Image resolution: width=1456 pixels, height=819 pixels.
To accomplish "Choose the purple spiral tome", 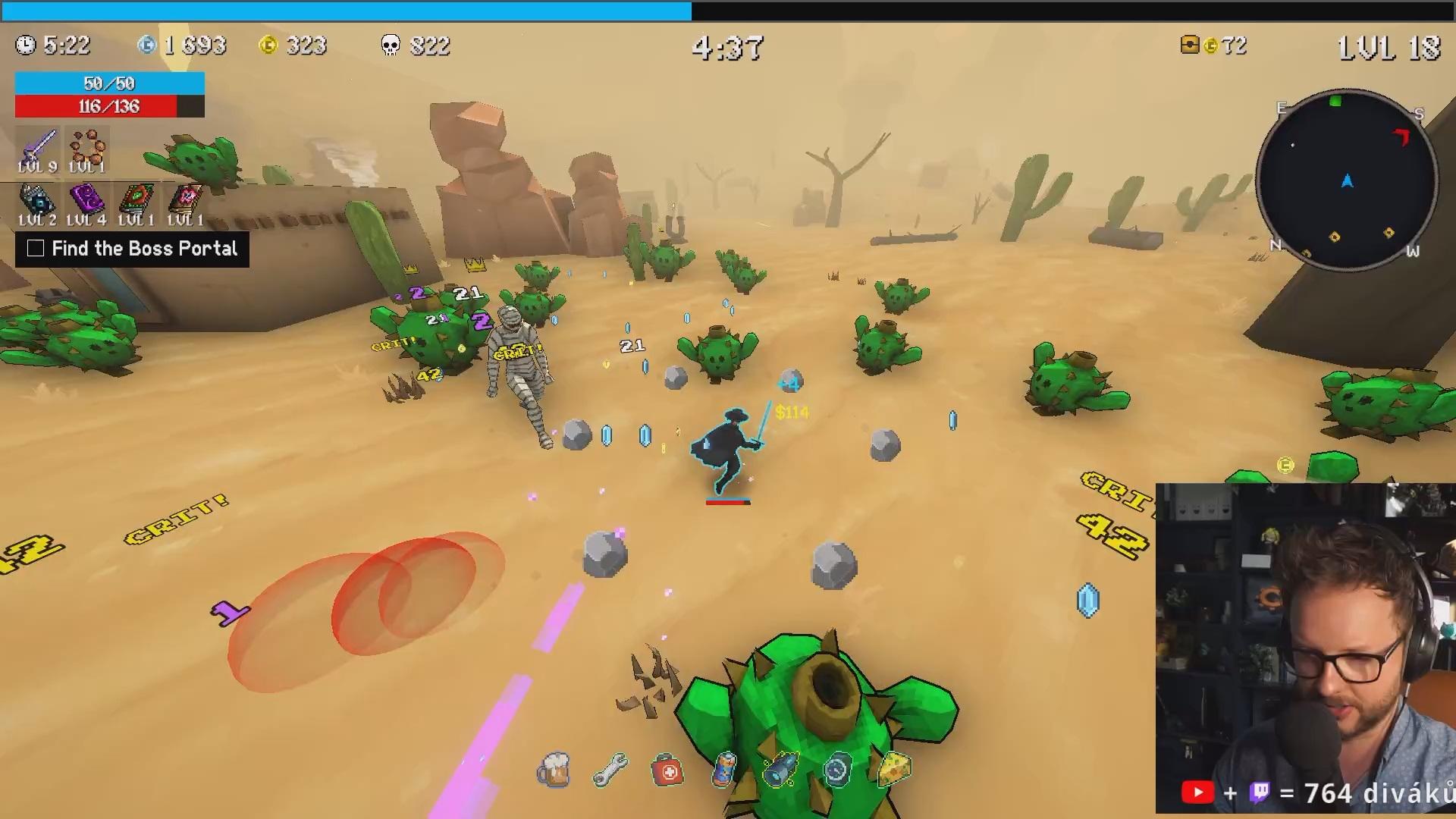I will (x=86, y=199).
